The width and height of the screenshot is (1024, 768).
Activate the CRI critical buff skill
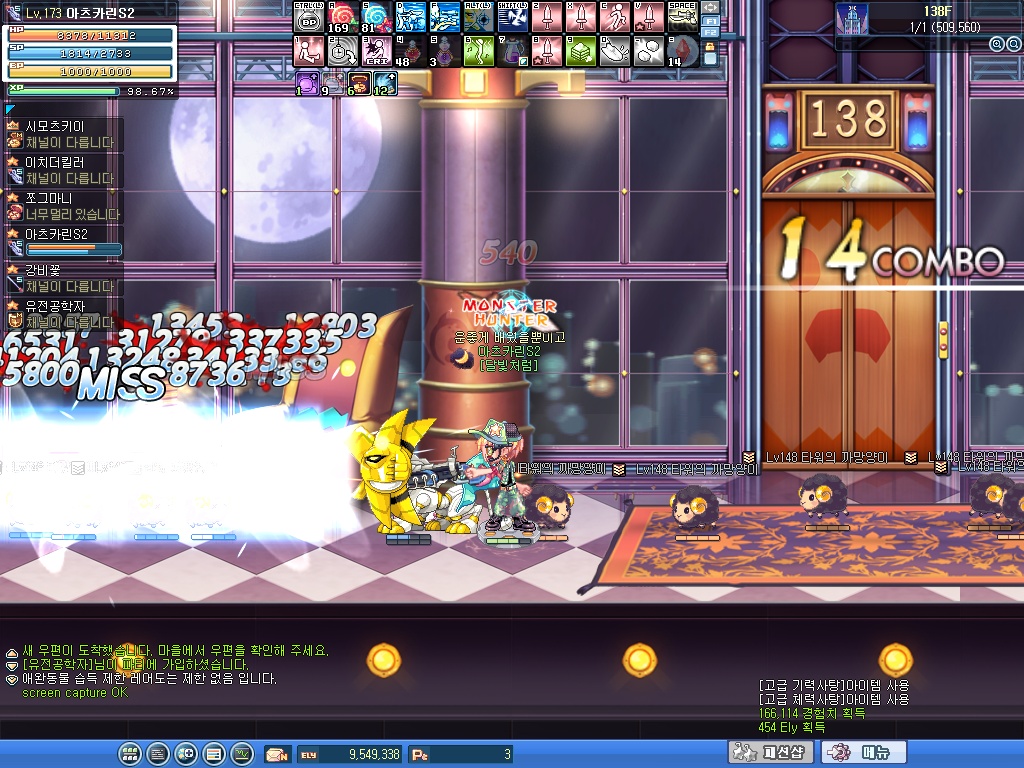[x=377, y=51]
